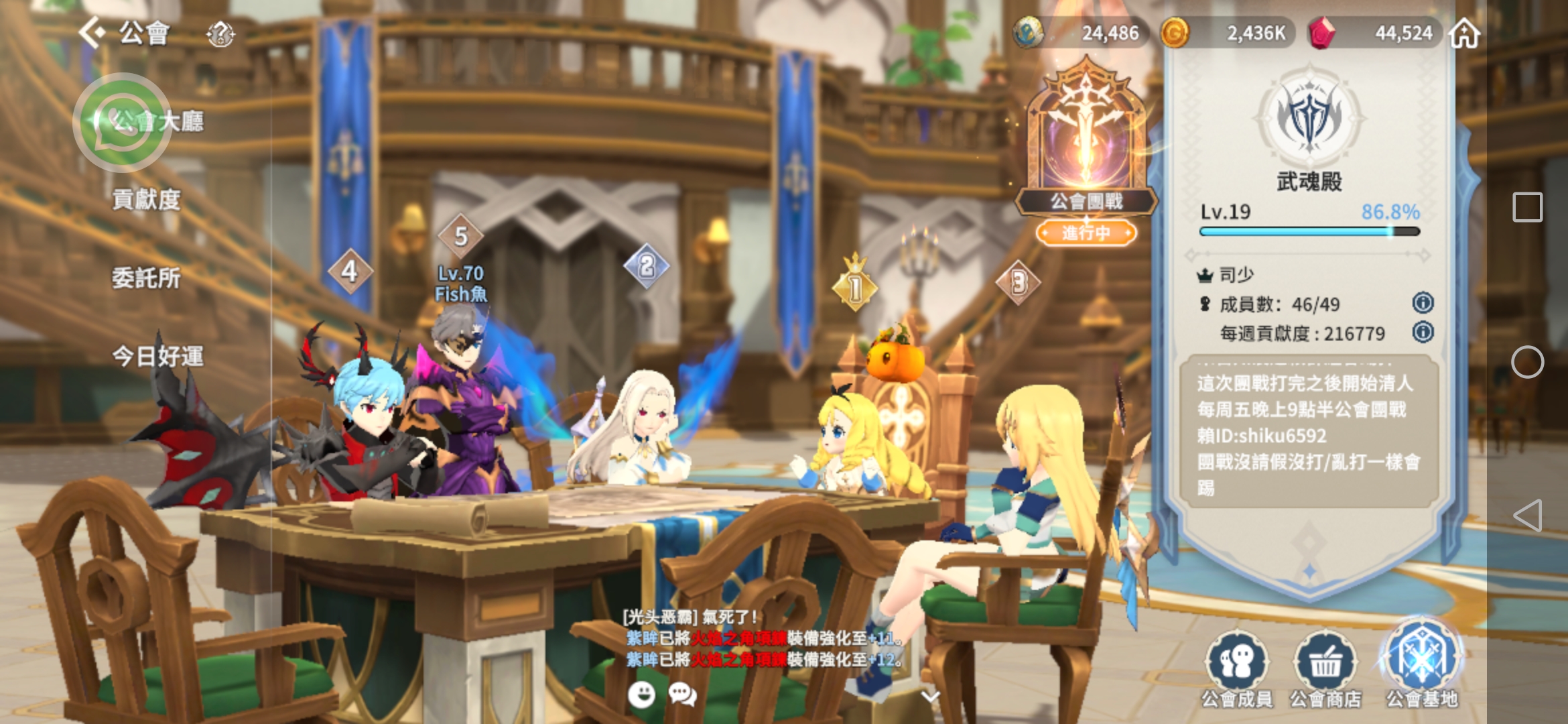Open the 委託所 commission menu

click(146, 278)
